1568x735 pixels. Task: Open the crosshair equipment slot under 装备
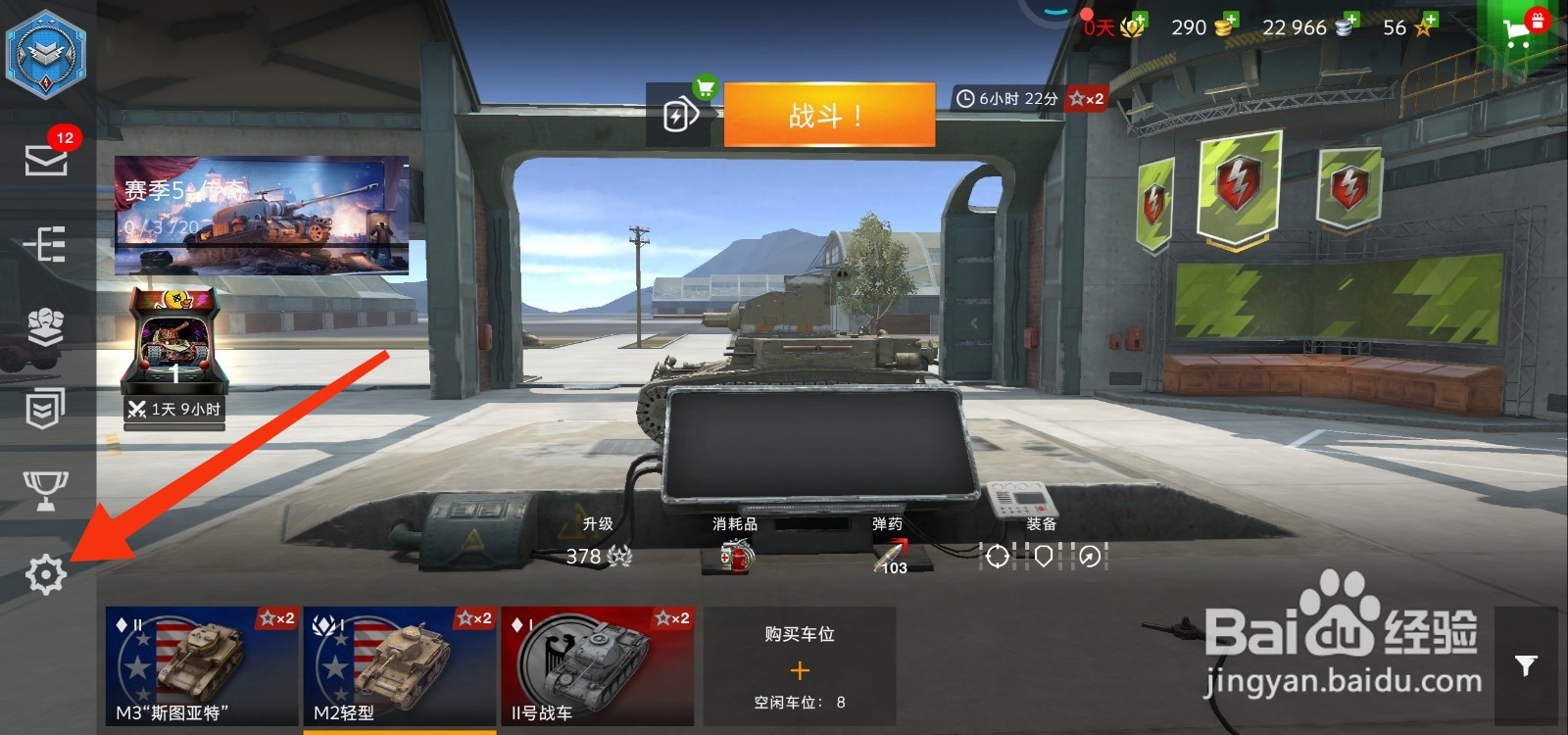(x=996, y=557)
